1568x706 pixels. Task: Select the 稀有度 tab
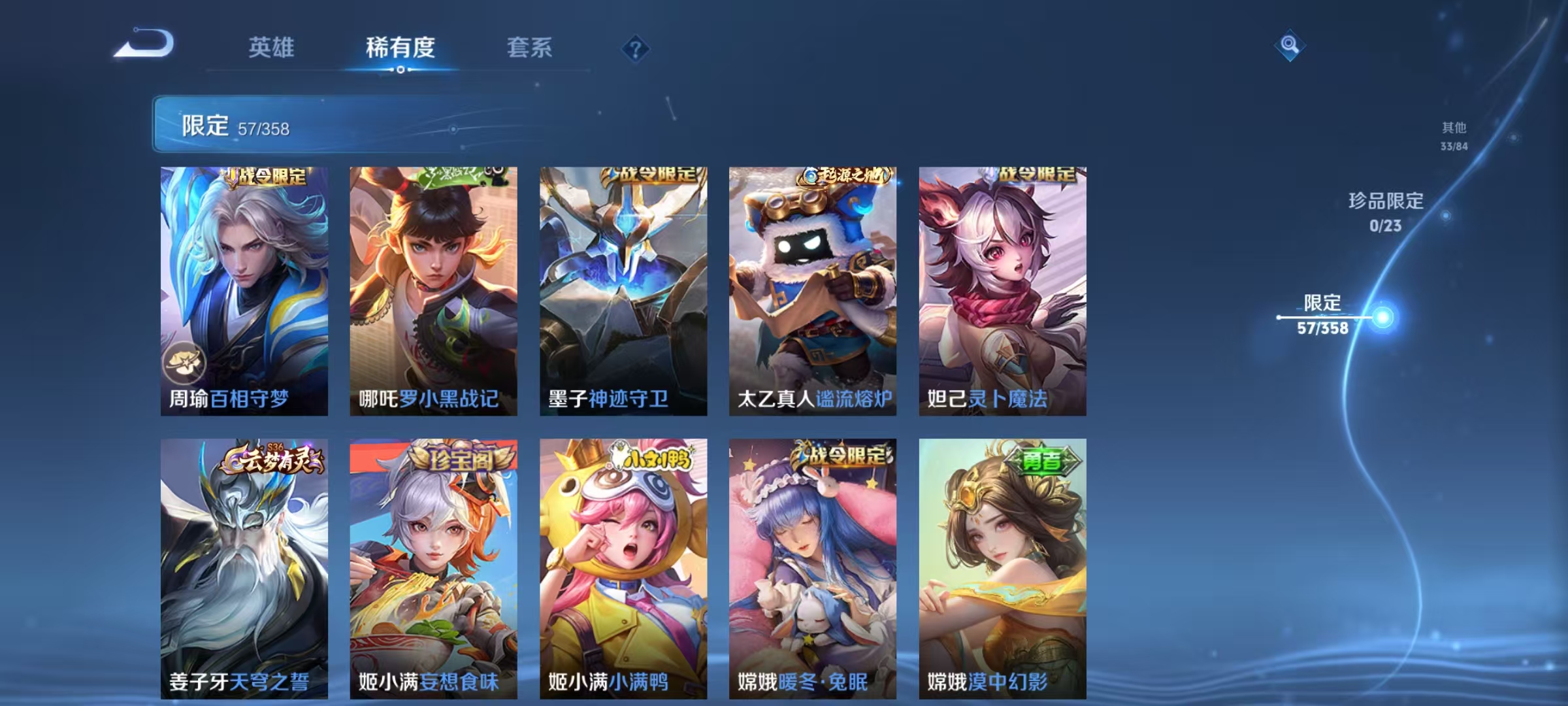pos(400,48)
